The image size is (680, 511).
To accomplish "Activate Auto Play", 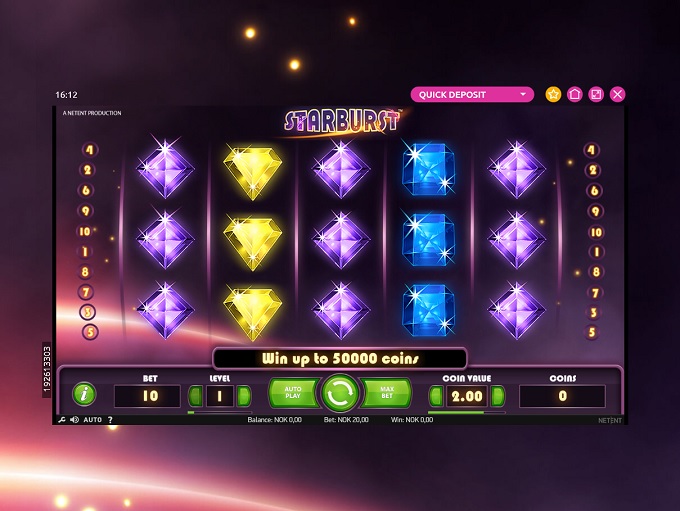I will [292, 393].
